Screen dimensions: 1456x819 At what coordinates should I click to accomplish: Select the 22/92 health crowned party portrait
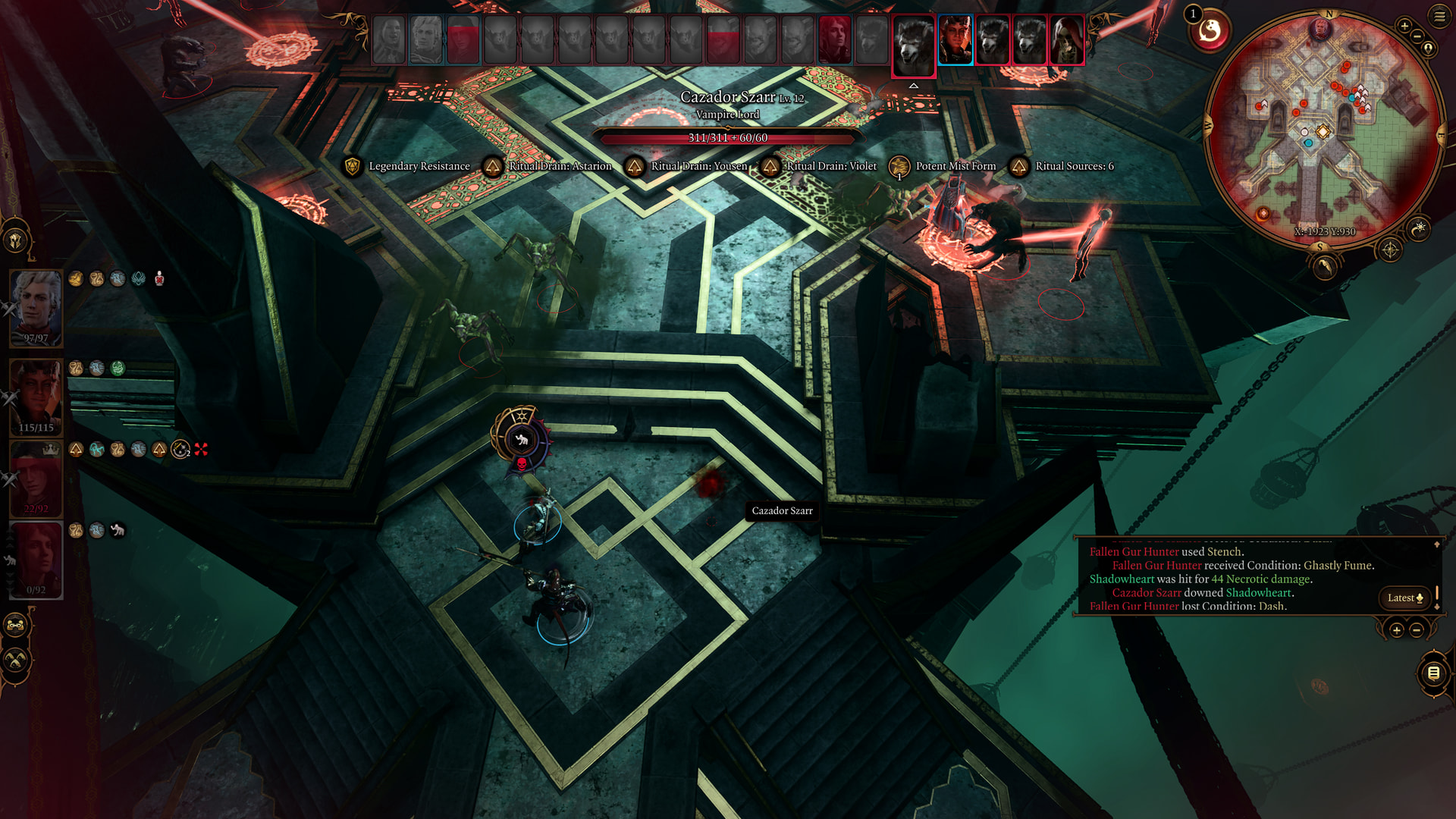[36, 479]
